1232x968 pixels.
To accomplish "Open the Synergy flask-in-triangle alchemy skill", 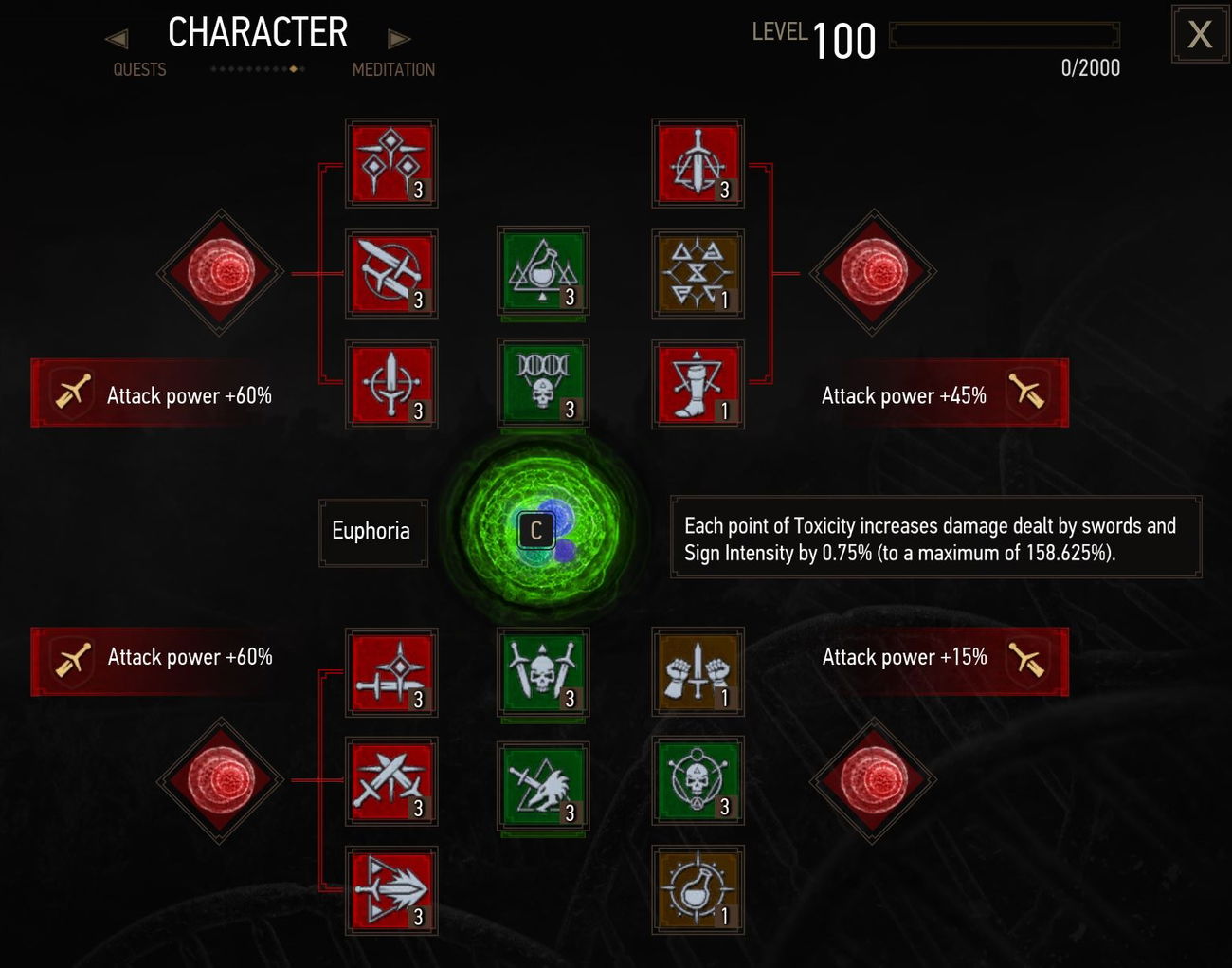I will [x=543, y=274].
